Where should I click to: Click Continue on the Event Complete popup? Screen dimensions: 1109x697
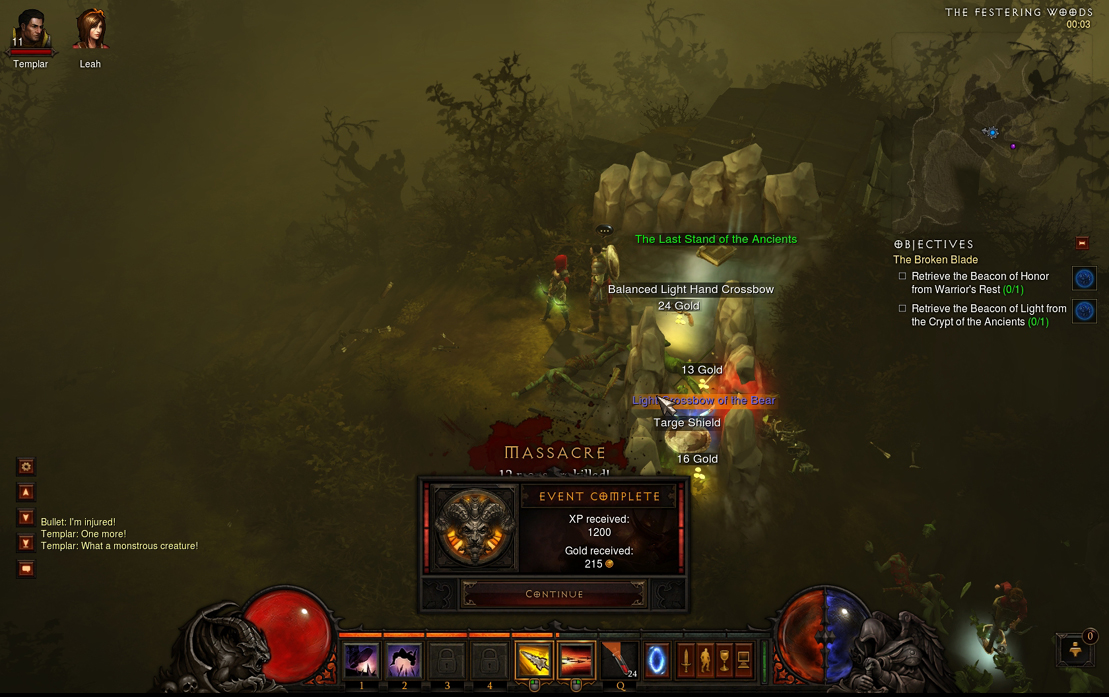click(x=554, y=594)
